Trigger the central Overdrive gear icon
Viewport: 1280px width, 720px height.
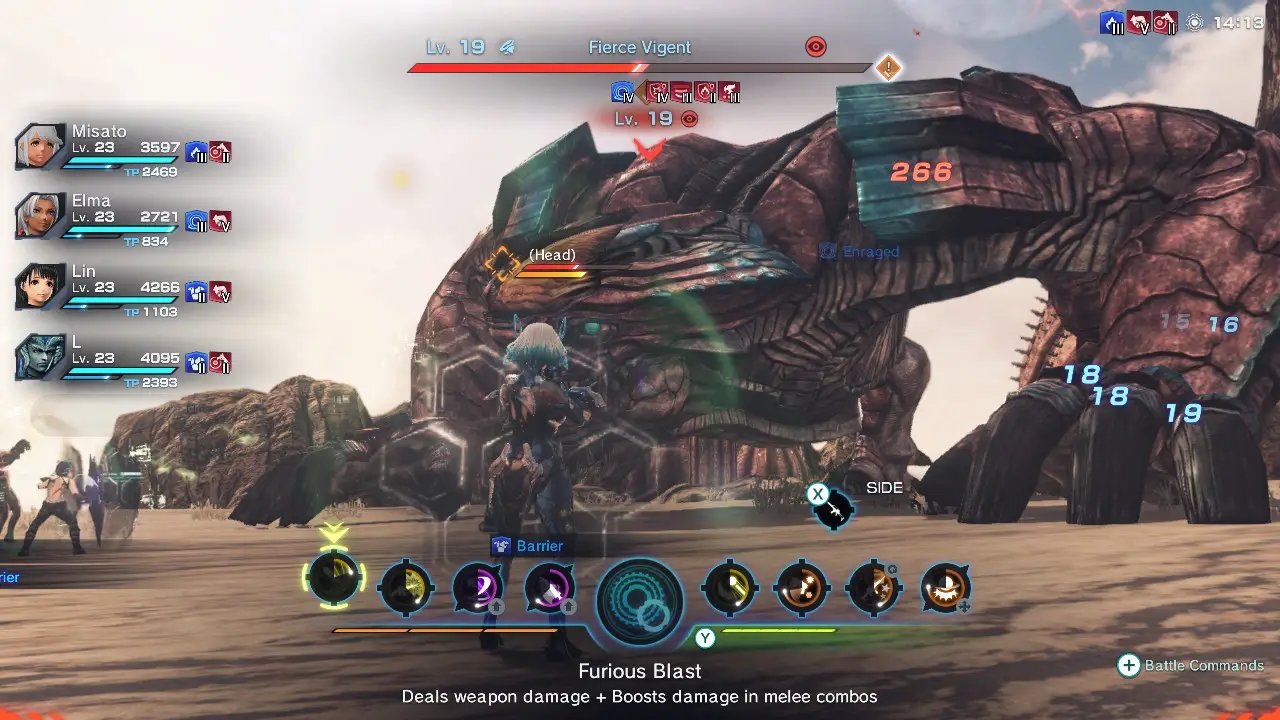(x=640, y=600)
